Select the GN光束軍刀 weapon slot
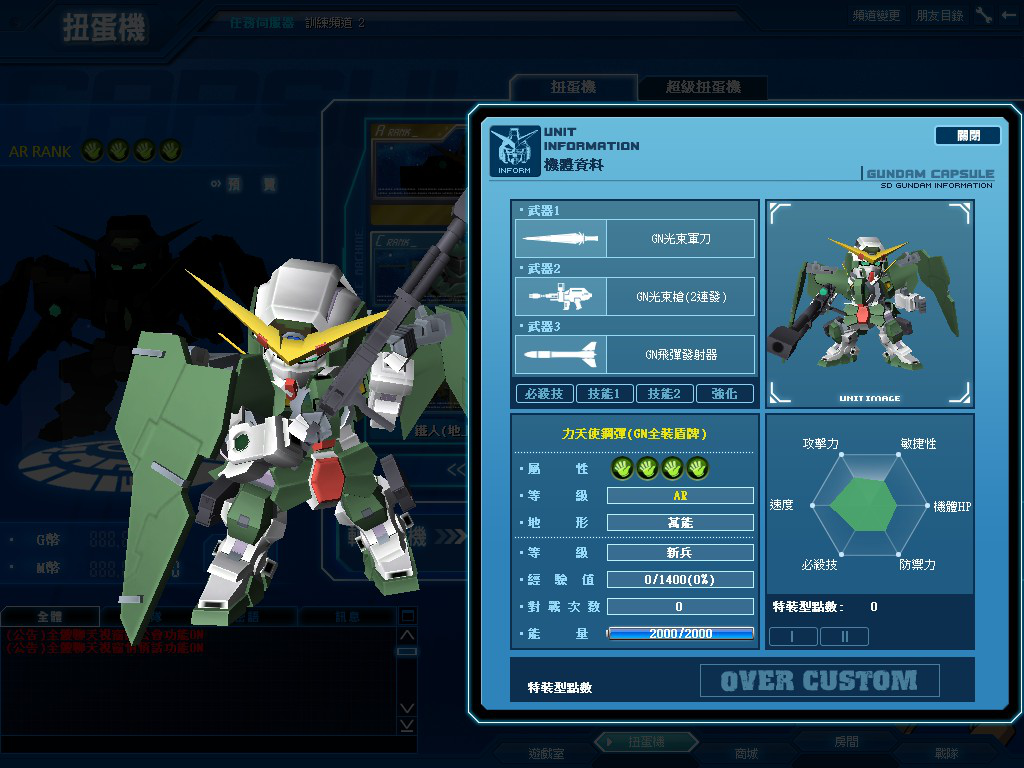 (x=635, y=239)
